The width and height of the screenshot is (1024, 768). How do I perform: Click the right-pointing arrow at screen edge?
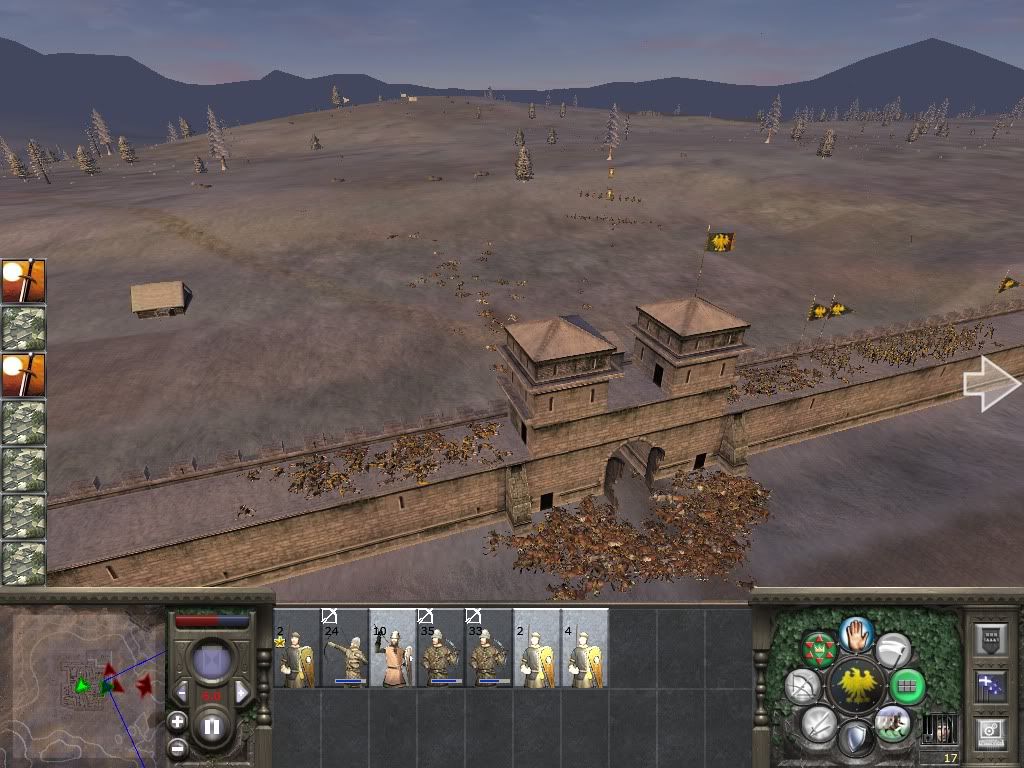pyautogui.click(x=990, y=384)
